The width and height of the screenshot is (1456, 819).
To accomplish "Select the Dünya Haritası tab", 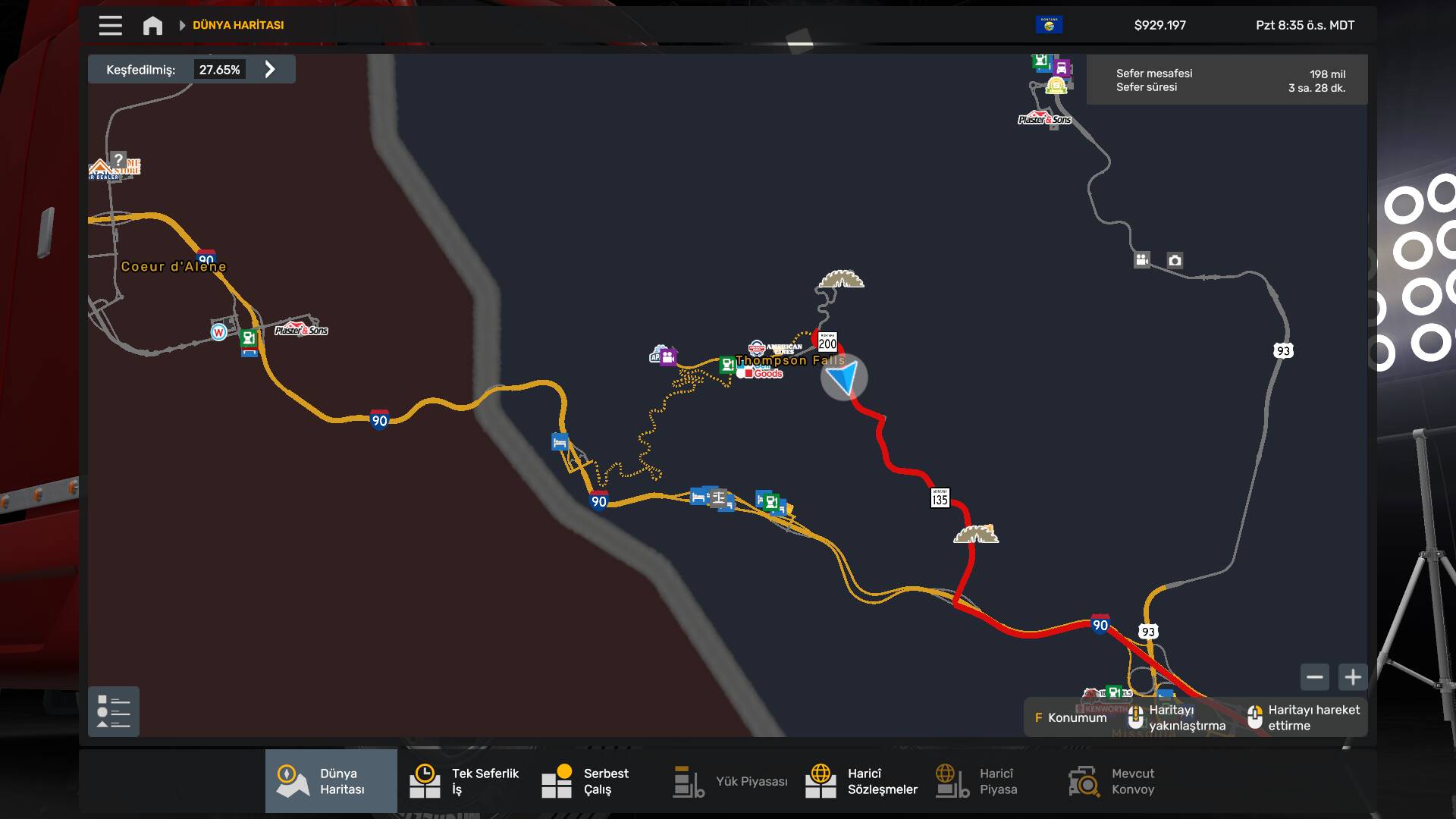I will (x=331, y=781).
